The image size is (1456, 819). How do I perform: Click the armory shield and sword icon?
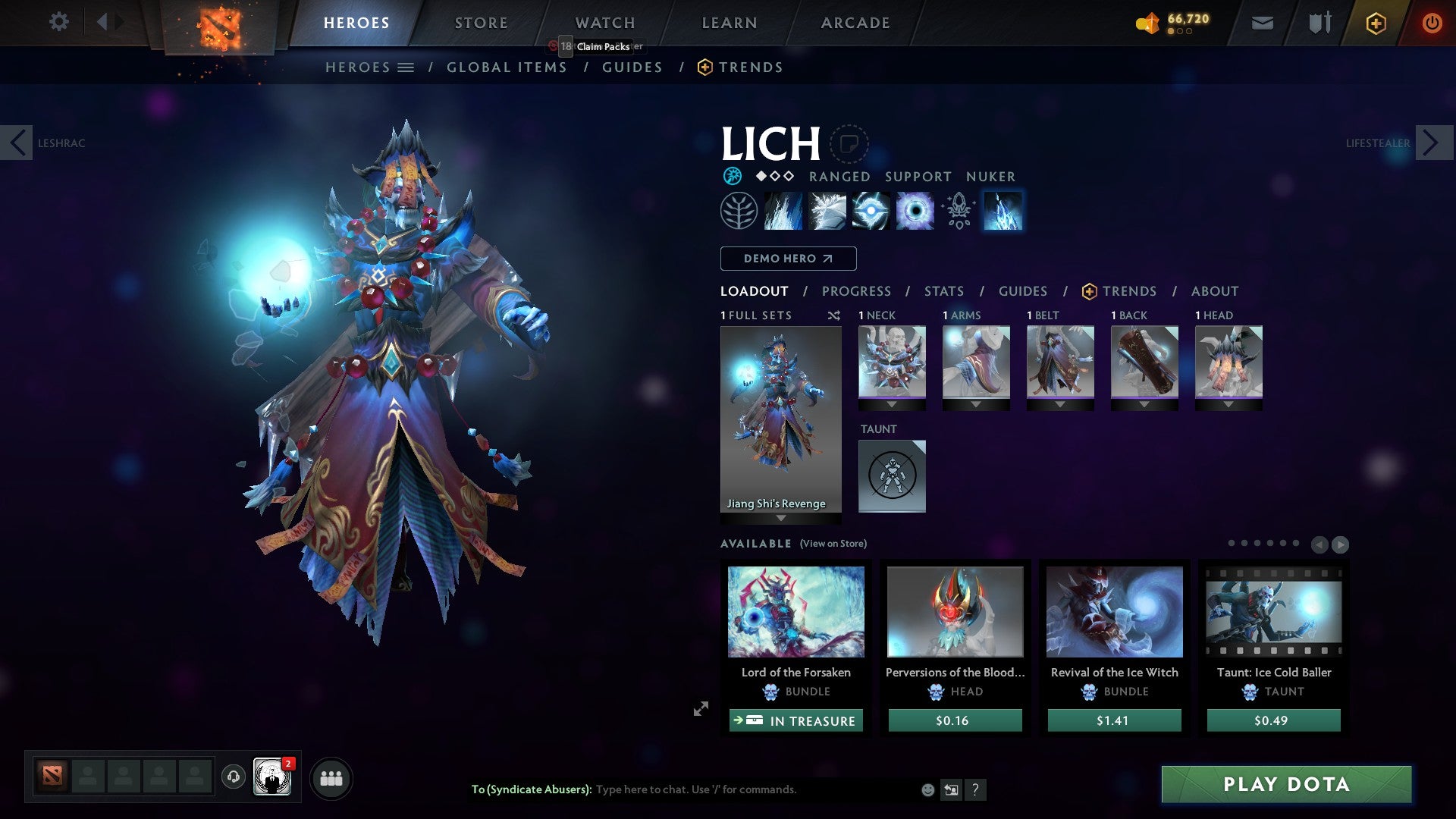click(x=1319, y=23)
